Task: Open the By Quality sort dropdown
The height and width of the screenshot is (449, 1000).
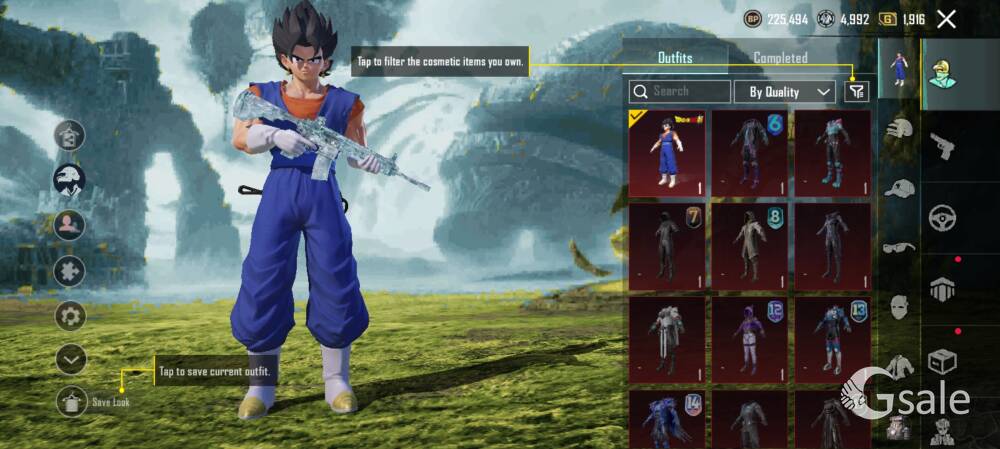Action: (784, 92)
